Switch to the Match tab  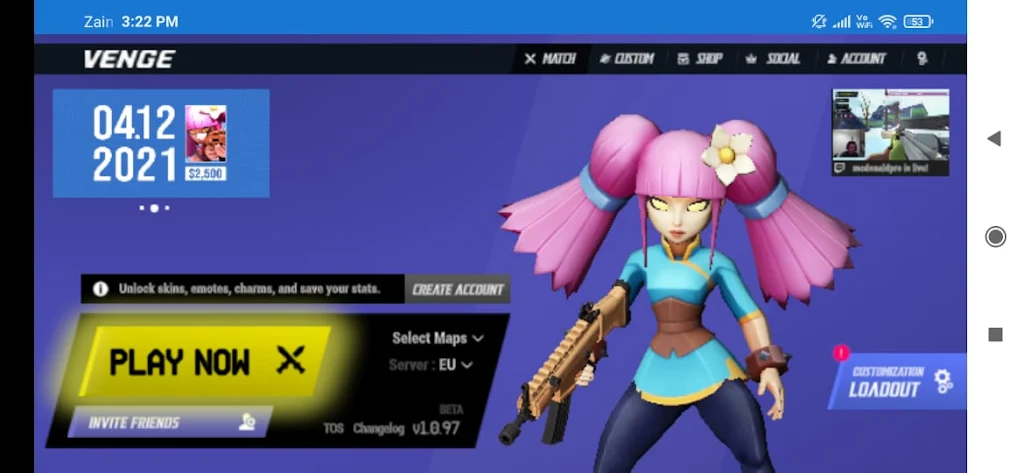point(550,59)
